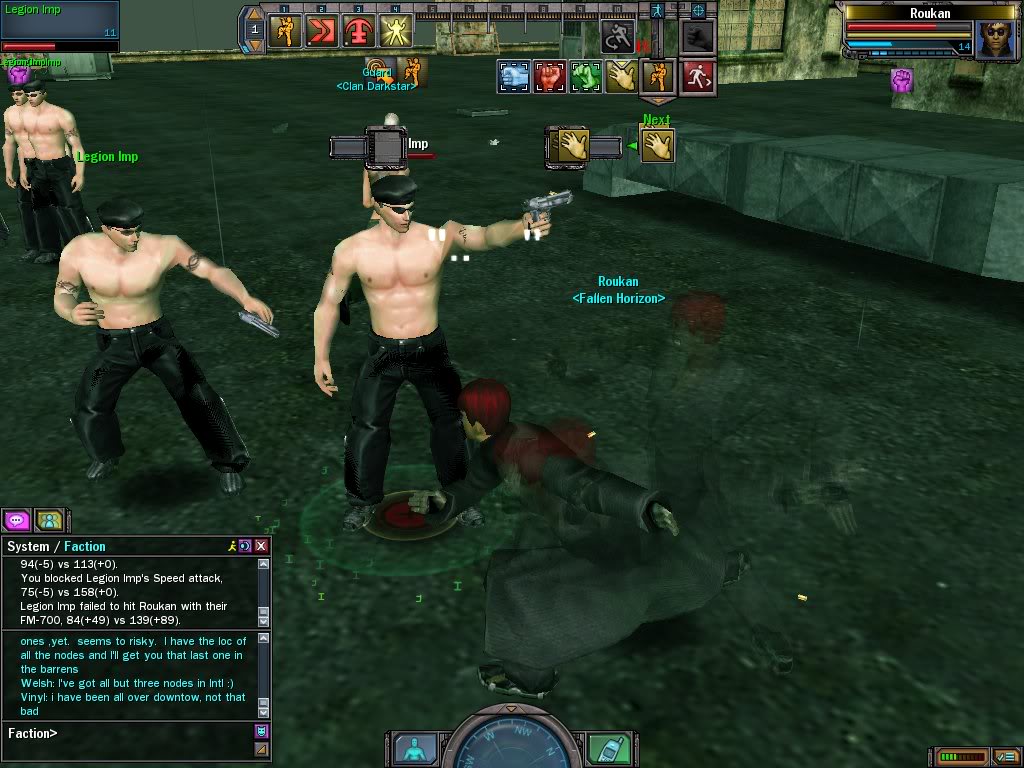The height and width of the screenshot is (768, 1024).
Task: Select the blue fist combat tactic
Action: coord(514,77)
